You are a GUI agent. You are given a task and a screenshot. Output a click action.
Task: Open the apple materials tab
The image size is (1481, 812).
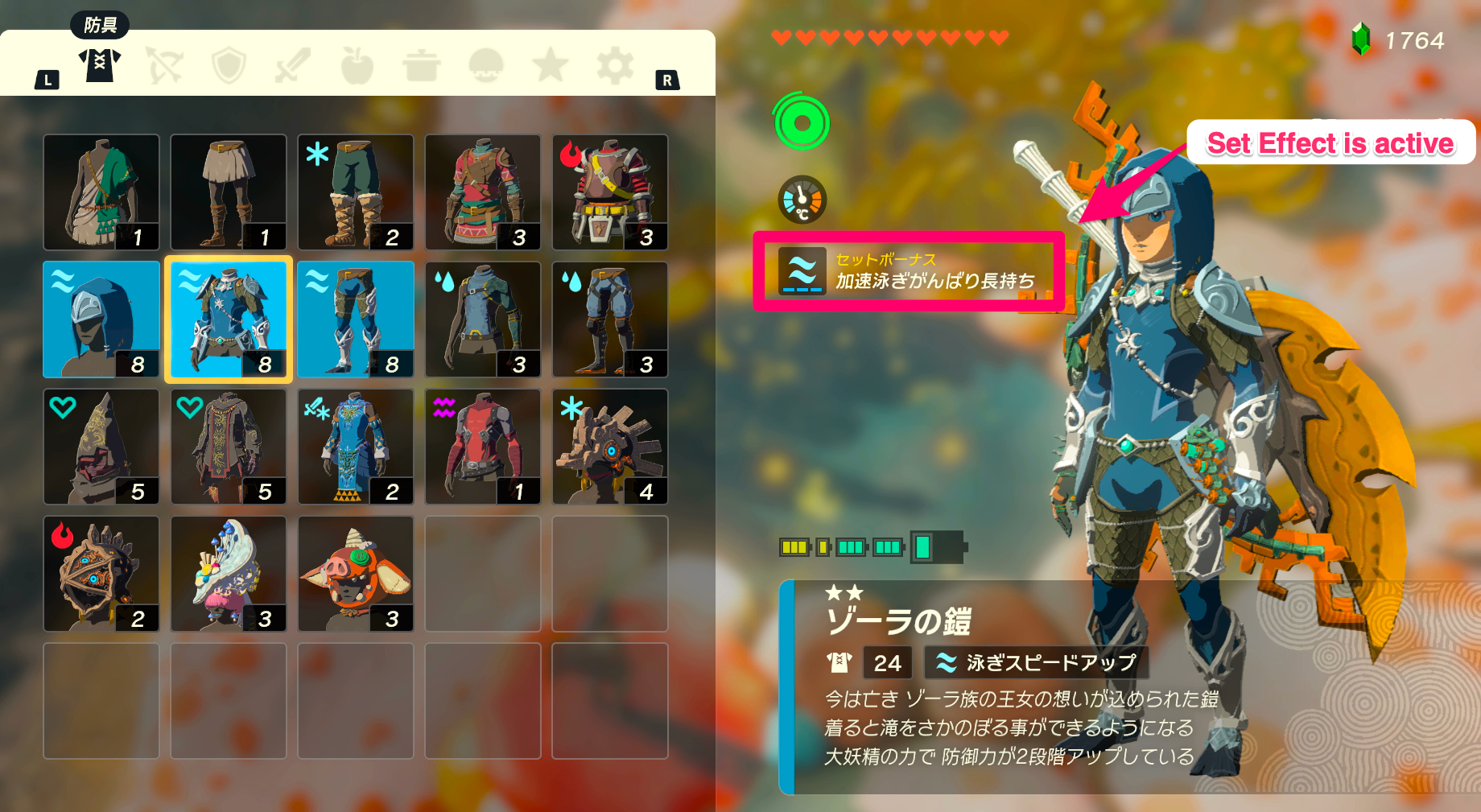[357, 66]
